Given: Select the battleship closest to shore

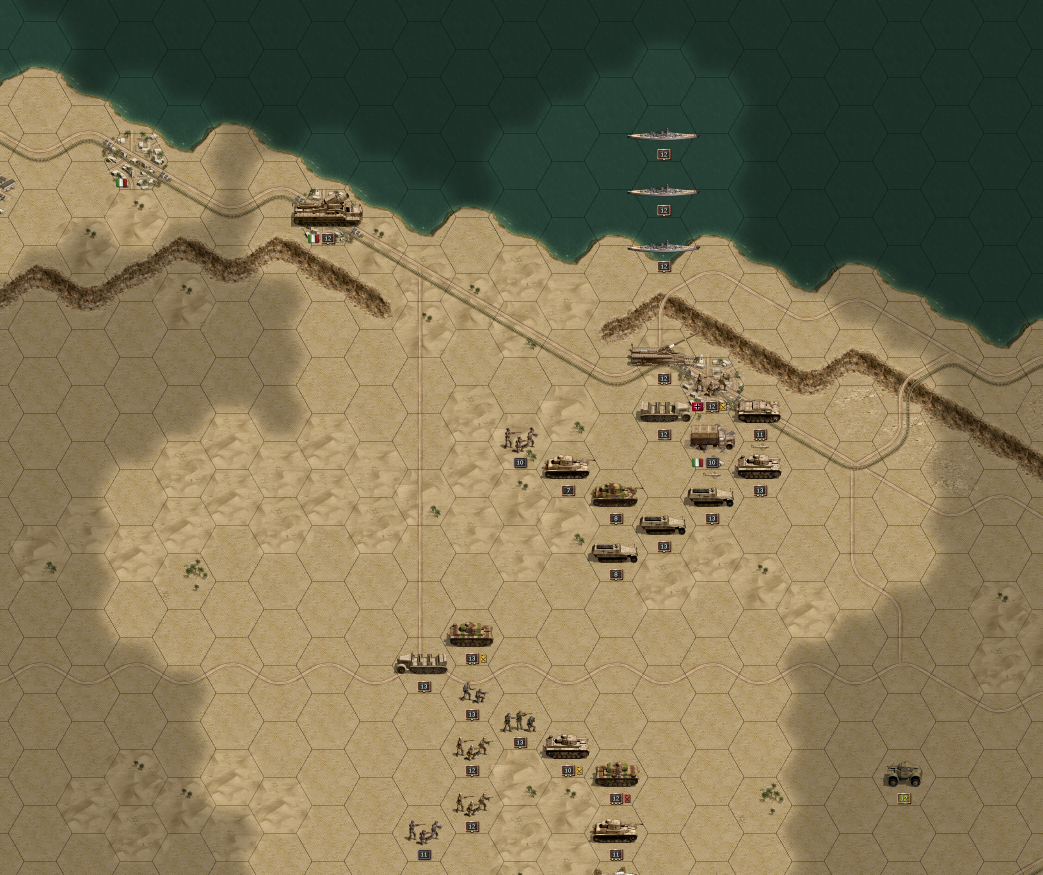Looking at the screenshot, I should [663, 247].
